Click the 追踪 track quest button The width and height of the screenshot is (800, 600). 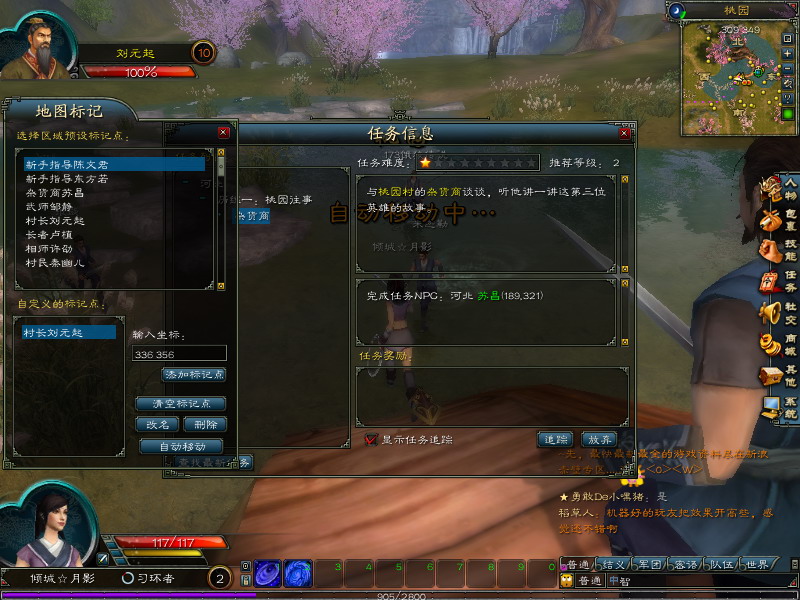tap(554, 439)
